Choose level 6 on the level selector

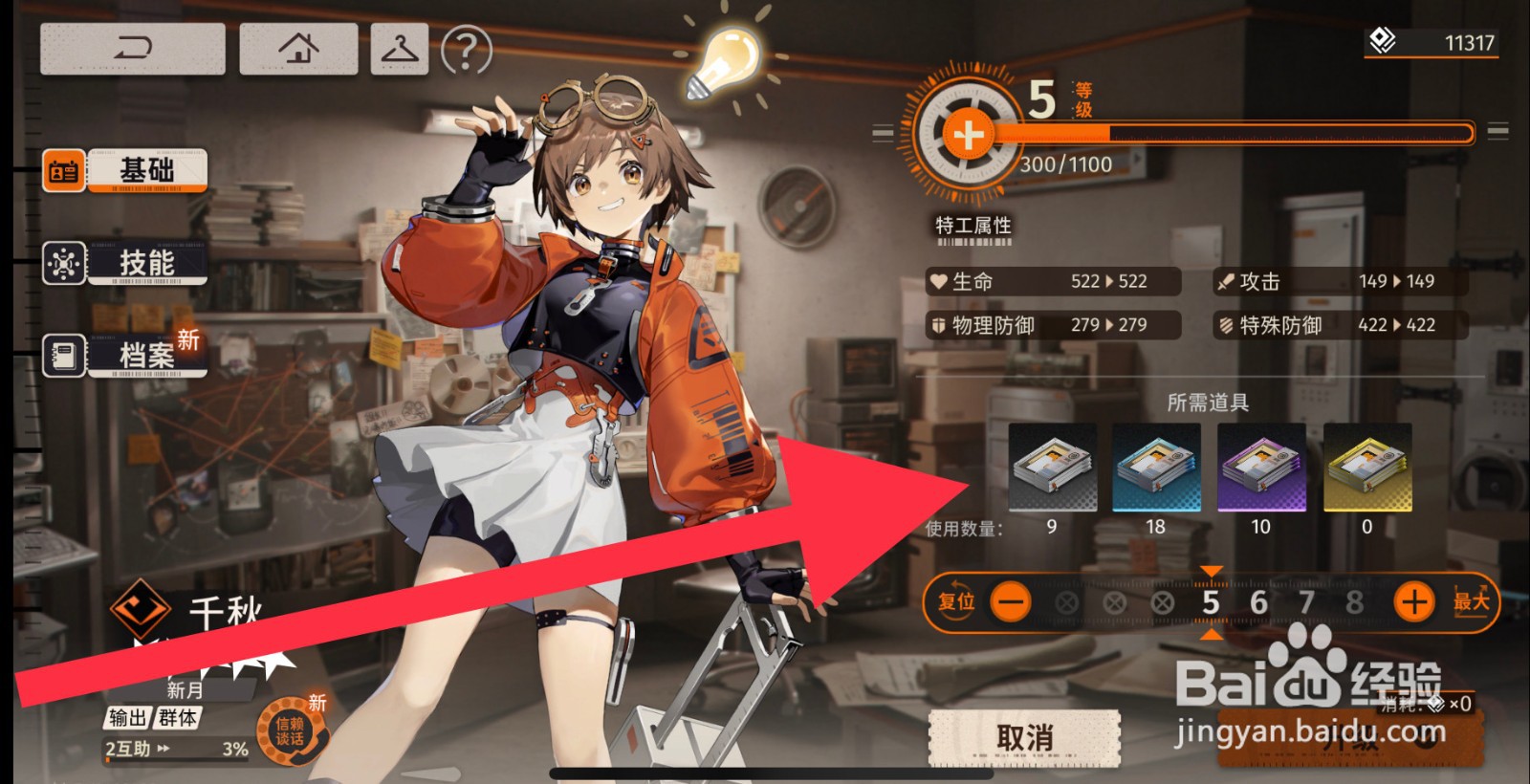[x=1258, y=602]
